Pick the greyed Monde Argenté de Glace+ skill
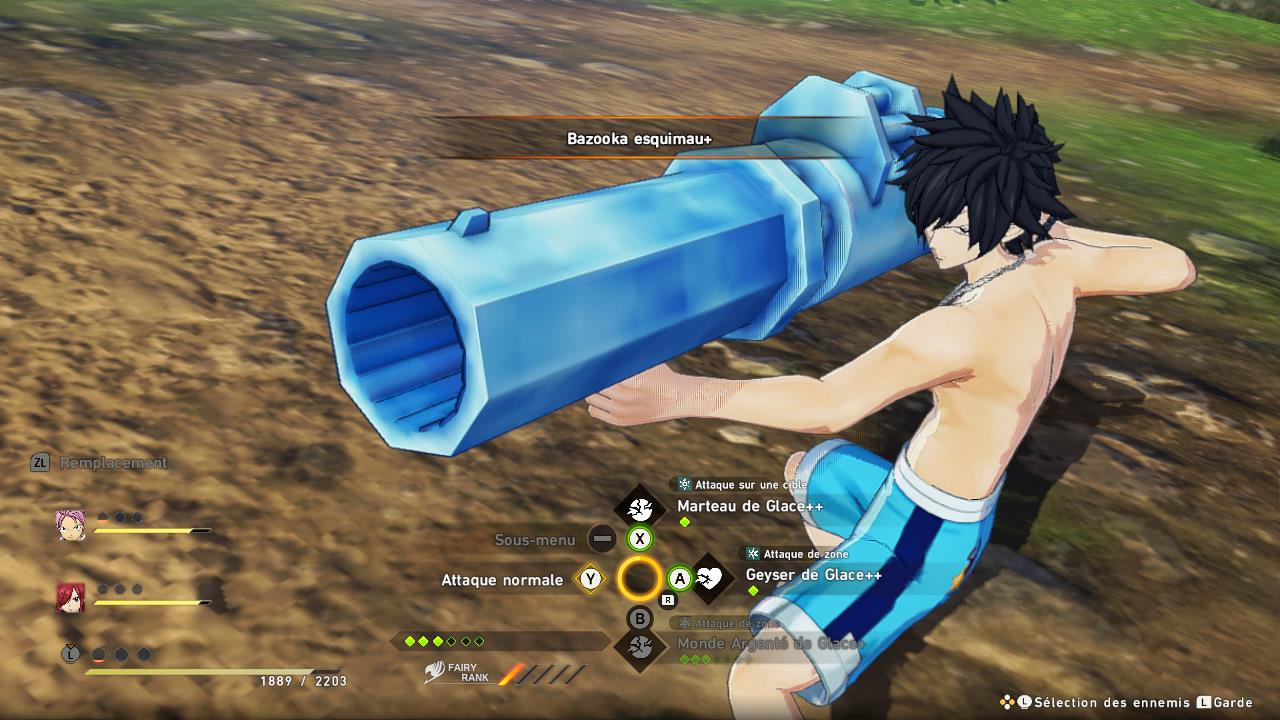1280x720 pixels. pos(770,644)
